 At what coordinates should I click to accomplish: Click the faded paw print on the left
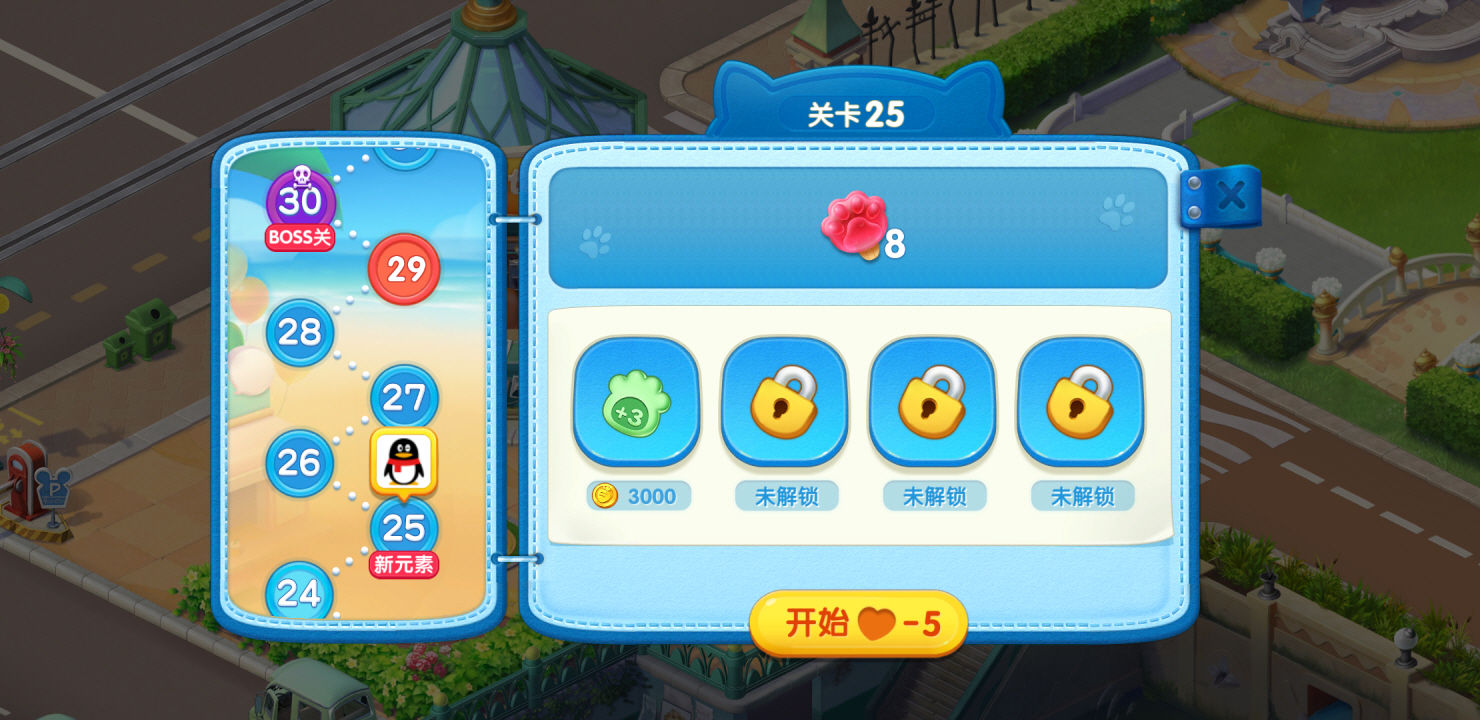(597, 240)
